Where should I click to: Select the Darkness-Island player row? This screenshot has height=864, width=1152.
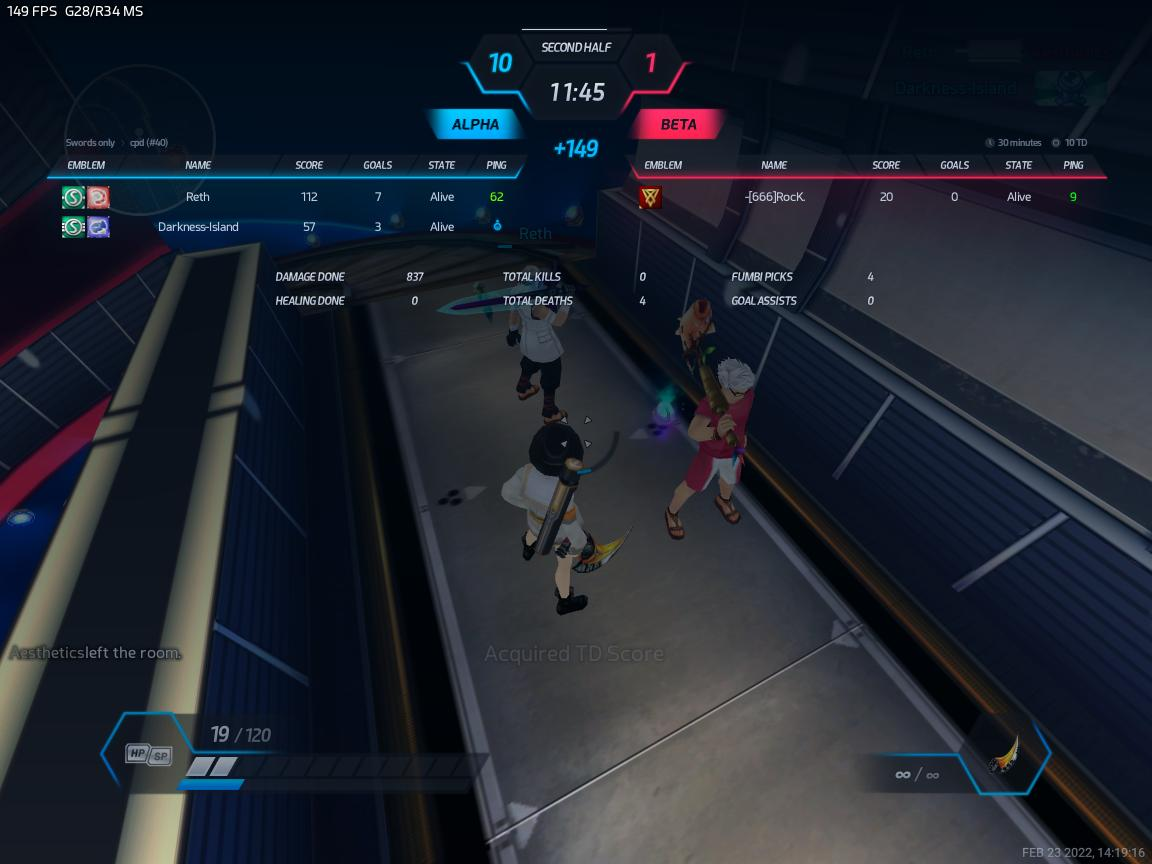click(198, 227)
